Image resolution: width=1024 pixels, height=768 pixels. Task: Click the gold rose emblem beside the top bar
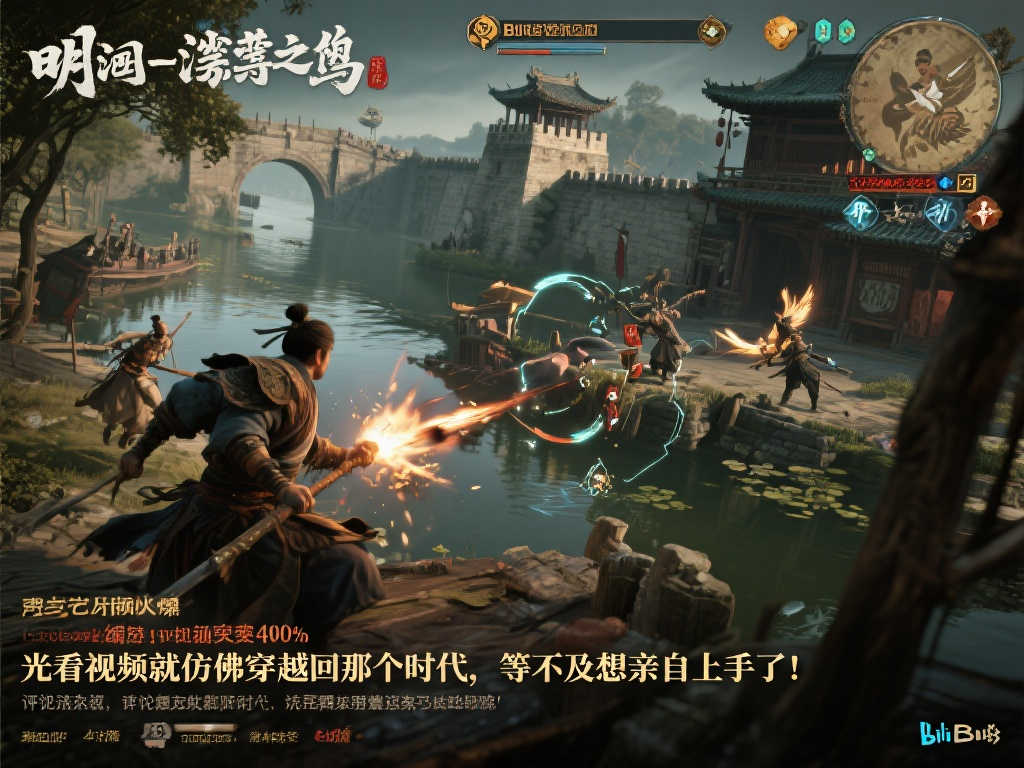482,31
